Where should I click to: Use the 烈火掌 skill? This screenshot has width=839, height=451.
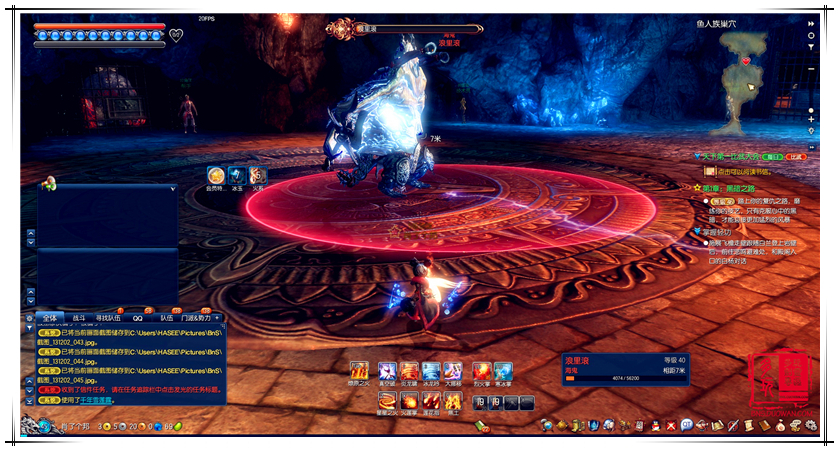(x=481, y=371)
